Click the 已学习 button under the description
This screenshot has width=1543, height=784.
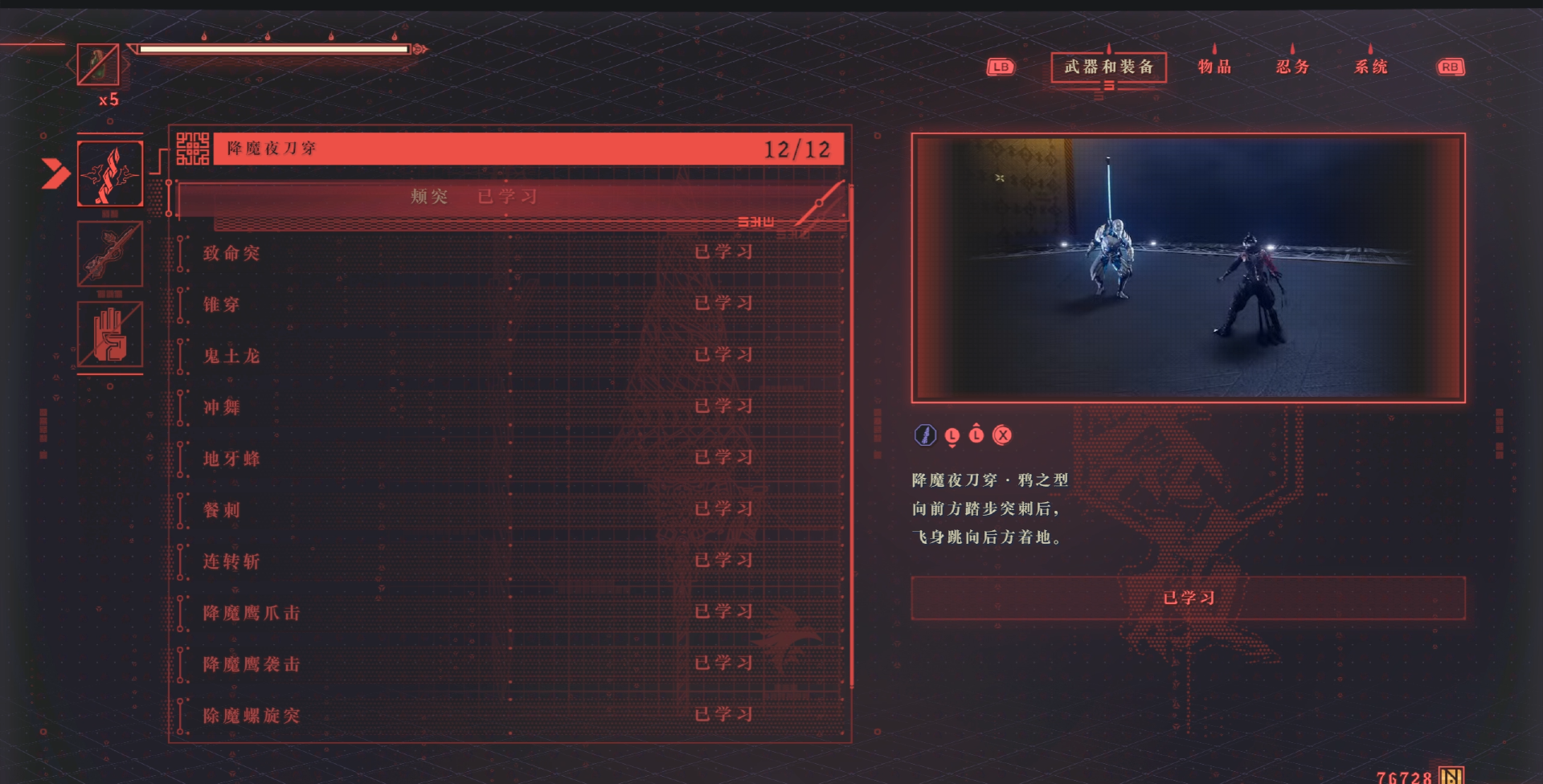click(1188, 598)
